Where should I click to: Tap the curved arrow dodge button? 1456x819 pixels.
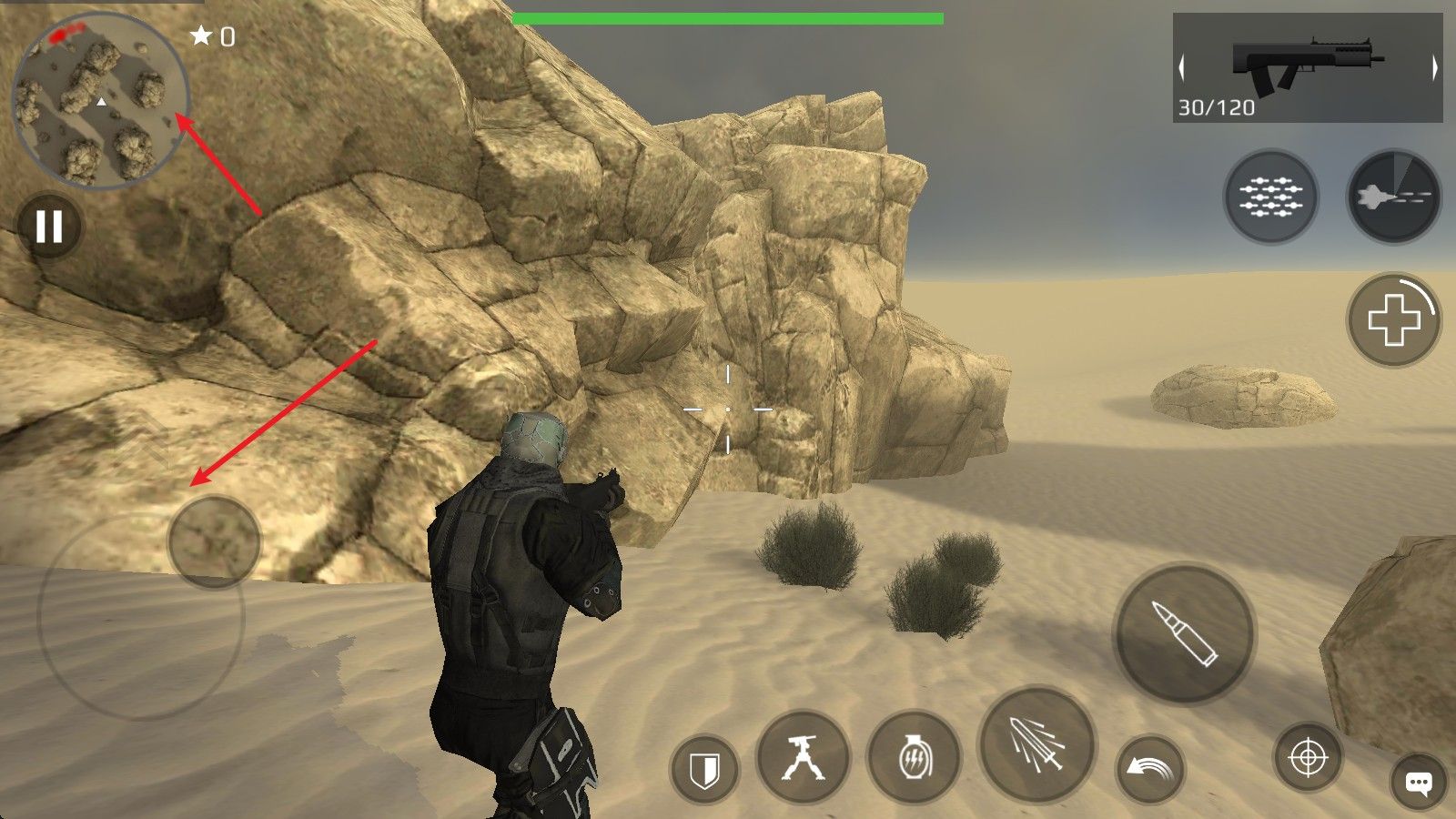pyautogui.click(x=1150, y=770)
